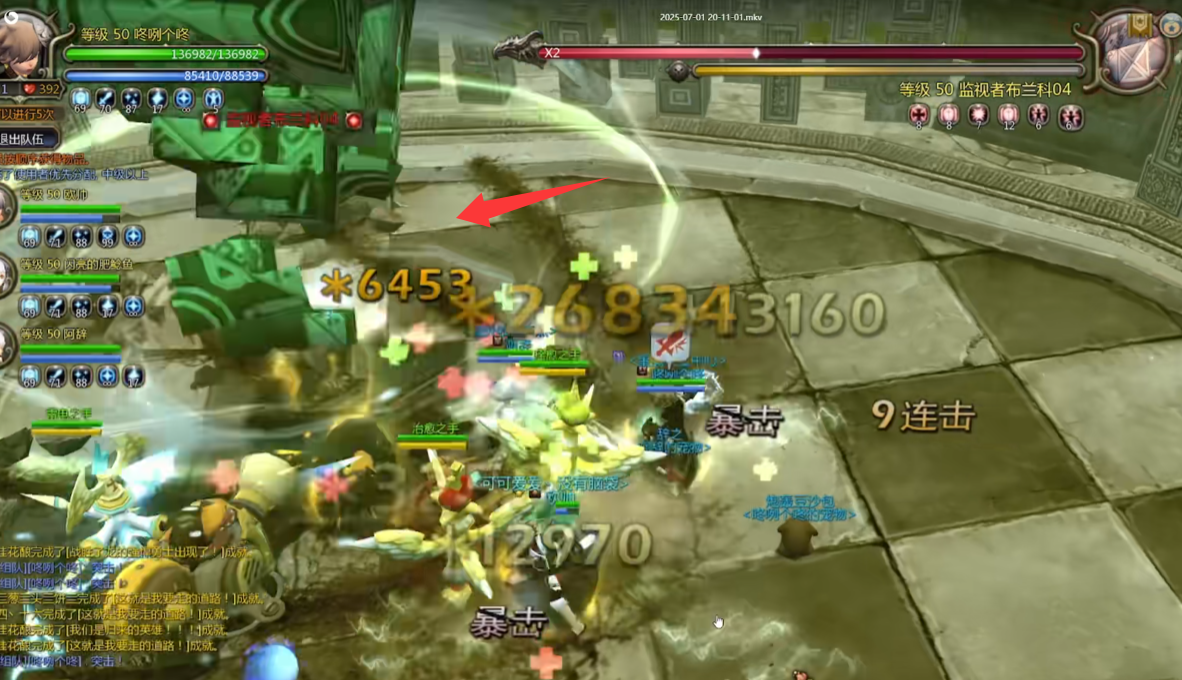This screenshot has height=680, width=1182.
Task: Inspect the boss debuff icon showing 12
Action: coord(1008,116)
